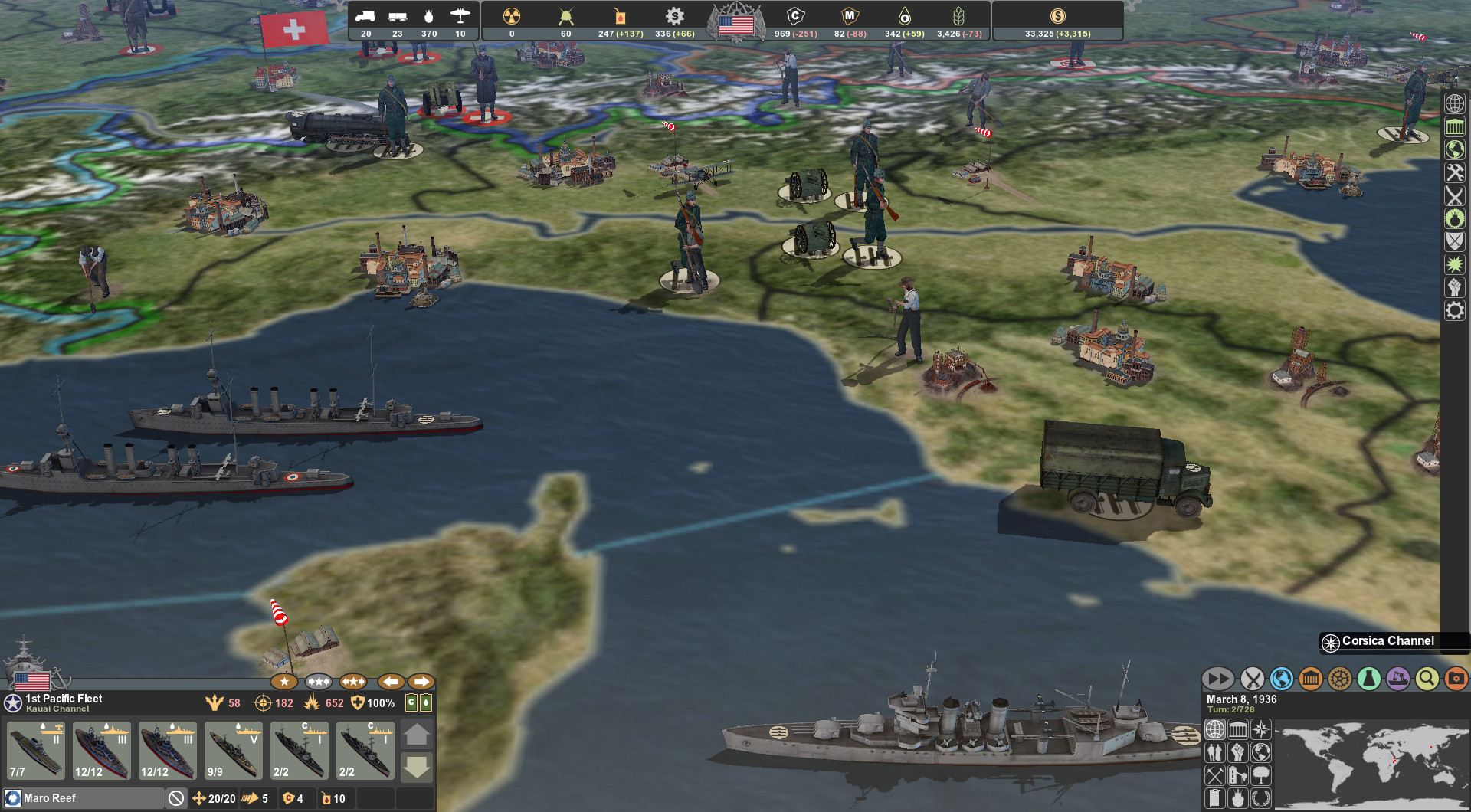Click the world minimap

pyautogui.click(x=1371, y=765)
